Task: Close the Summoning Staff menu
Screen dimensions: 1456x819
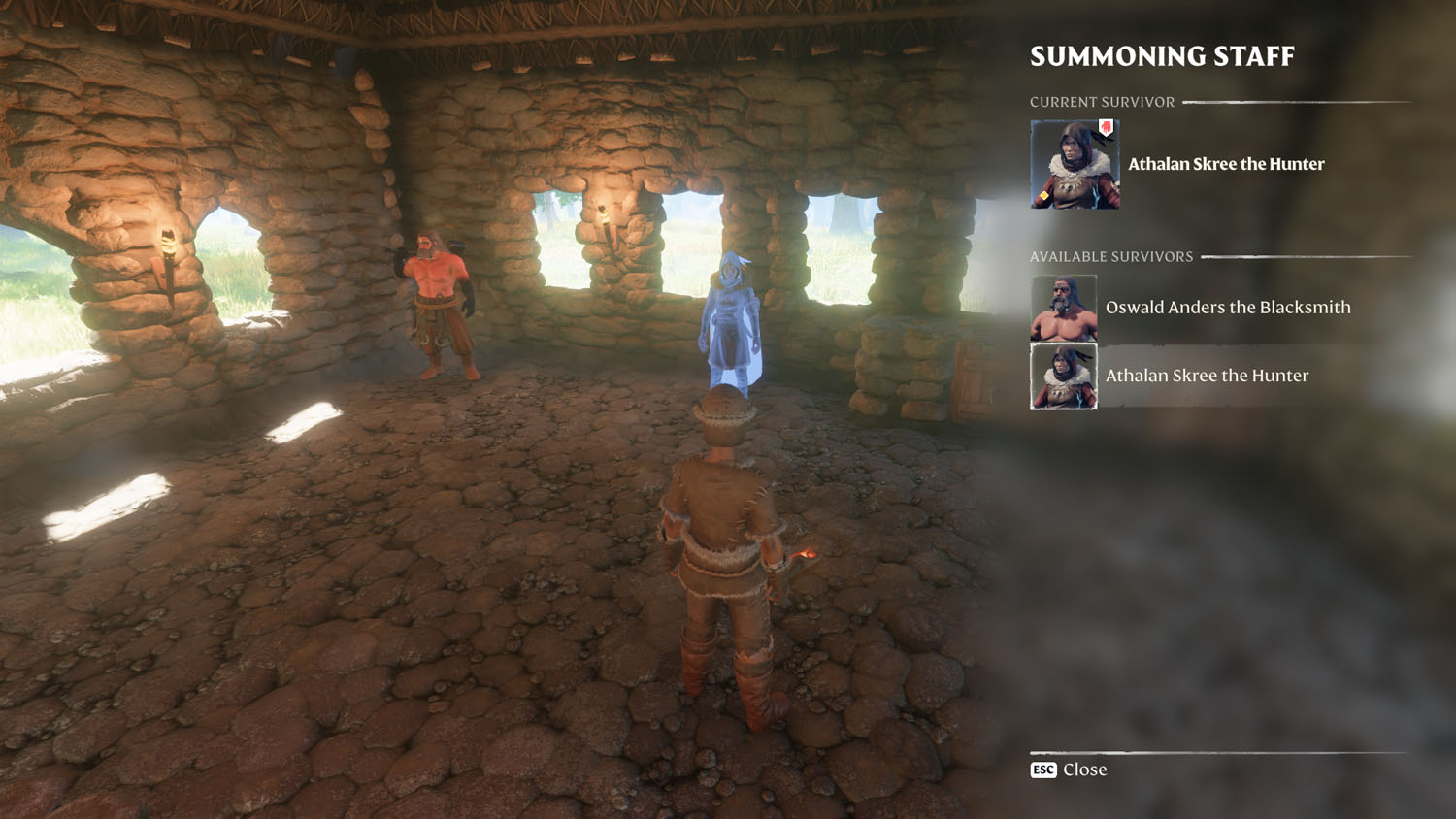Action: [1069, 770]
